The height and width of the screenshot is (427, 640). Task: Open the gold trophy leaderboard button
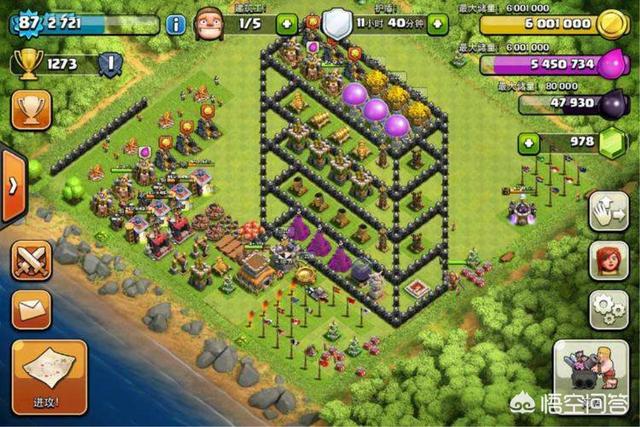[x=31, y=109]
